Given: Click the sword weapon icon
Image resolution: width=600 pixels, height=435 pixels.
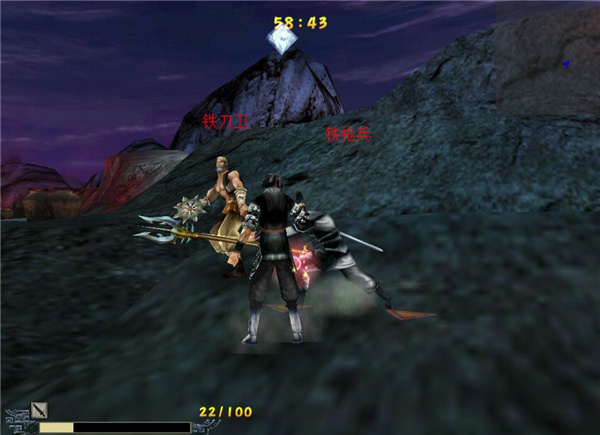Looking at the screenshot, I should (40, 409).
